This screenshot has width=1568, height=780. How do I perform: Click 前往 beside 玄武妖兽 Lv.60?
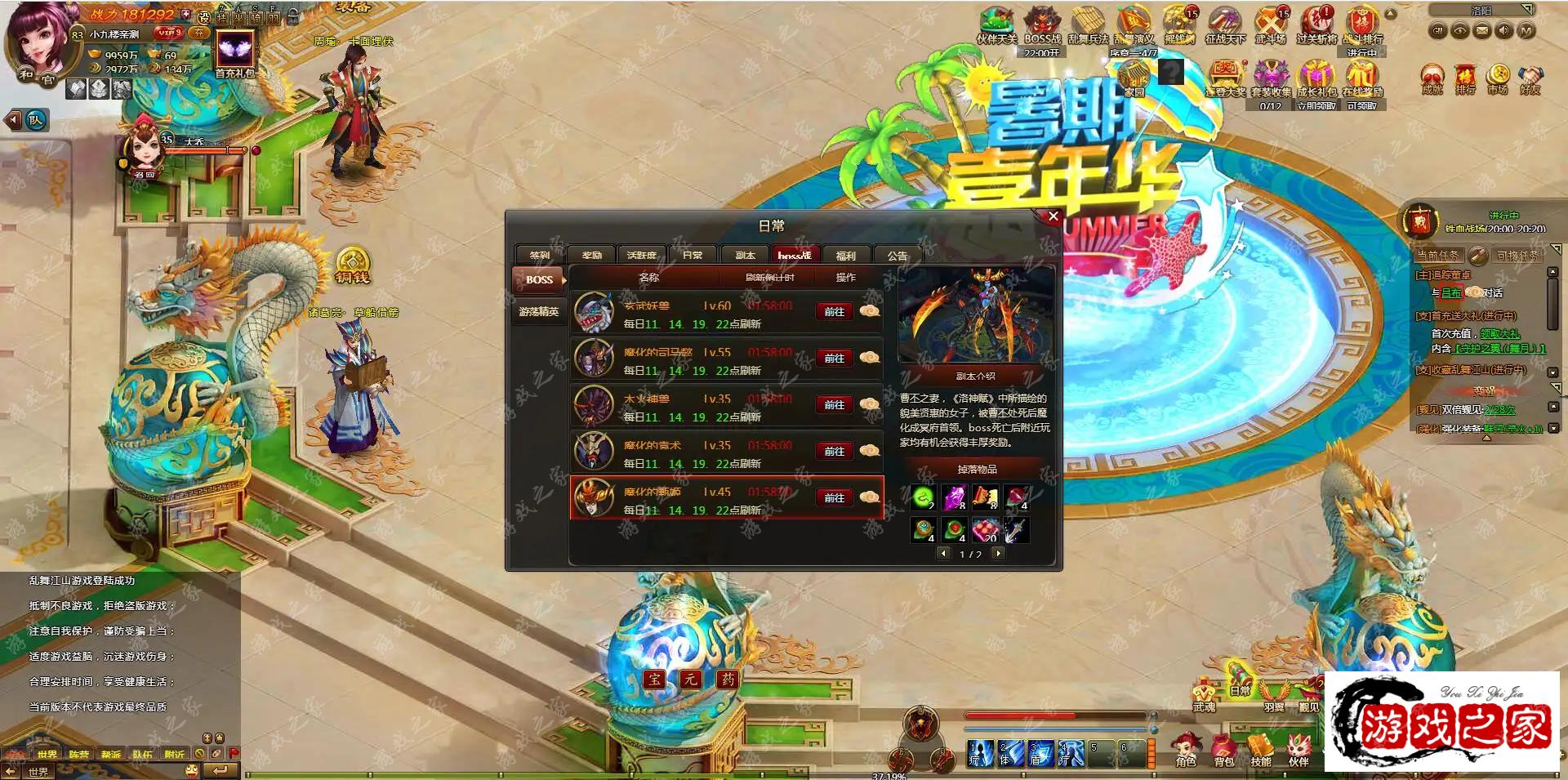click(x=834, y=311)
